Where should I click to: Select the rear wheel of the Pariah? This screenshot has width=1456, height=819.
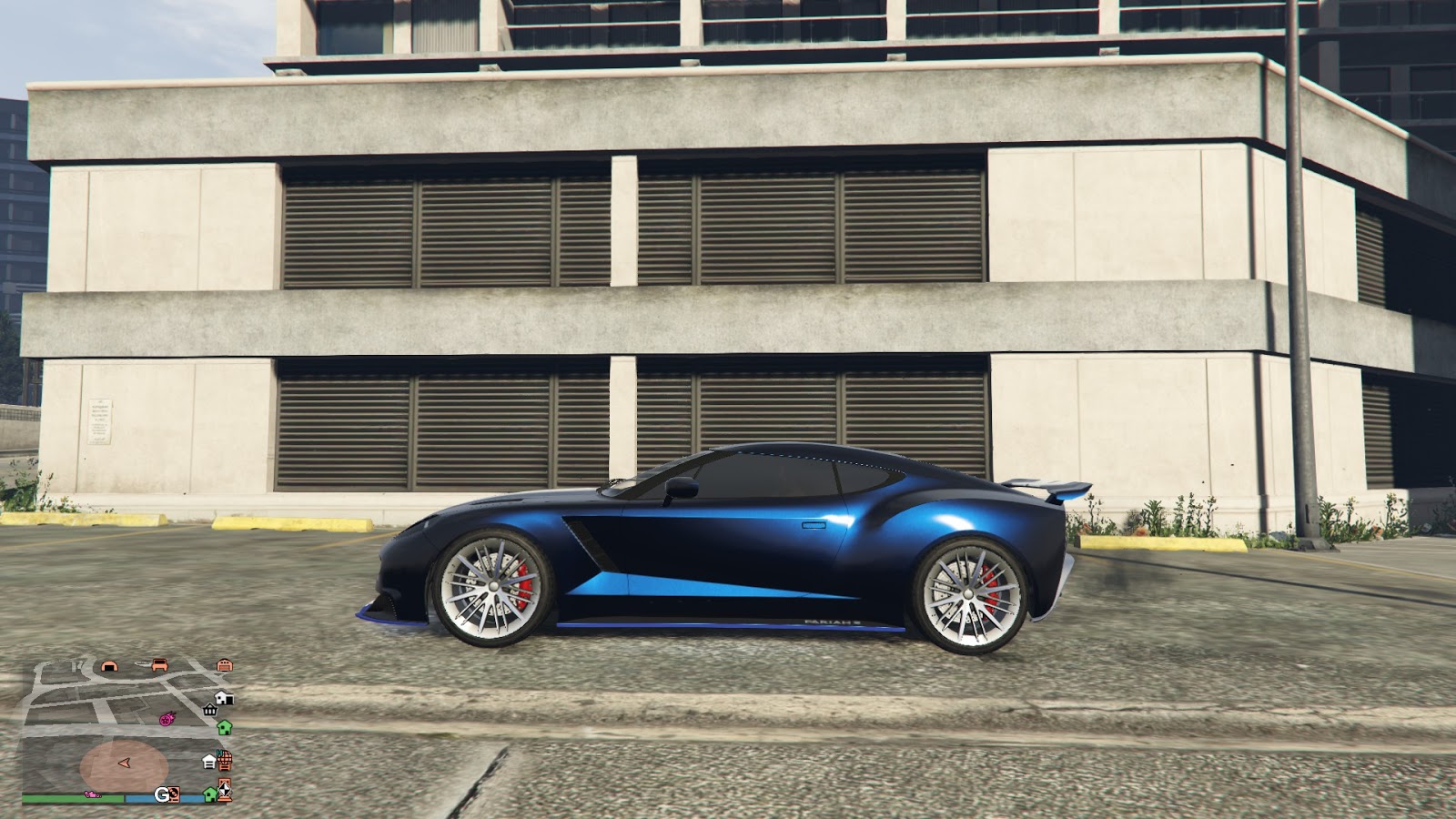coord(967,596)
